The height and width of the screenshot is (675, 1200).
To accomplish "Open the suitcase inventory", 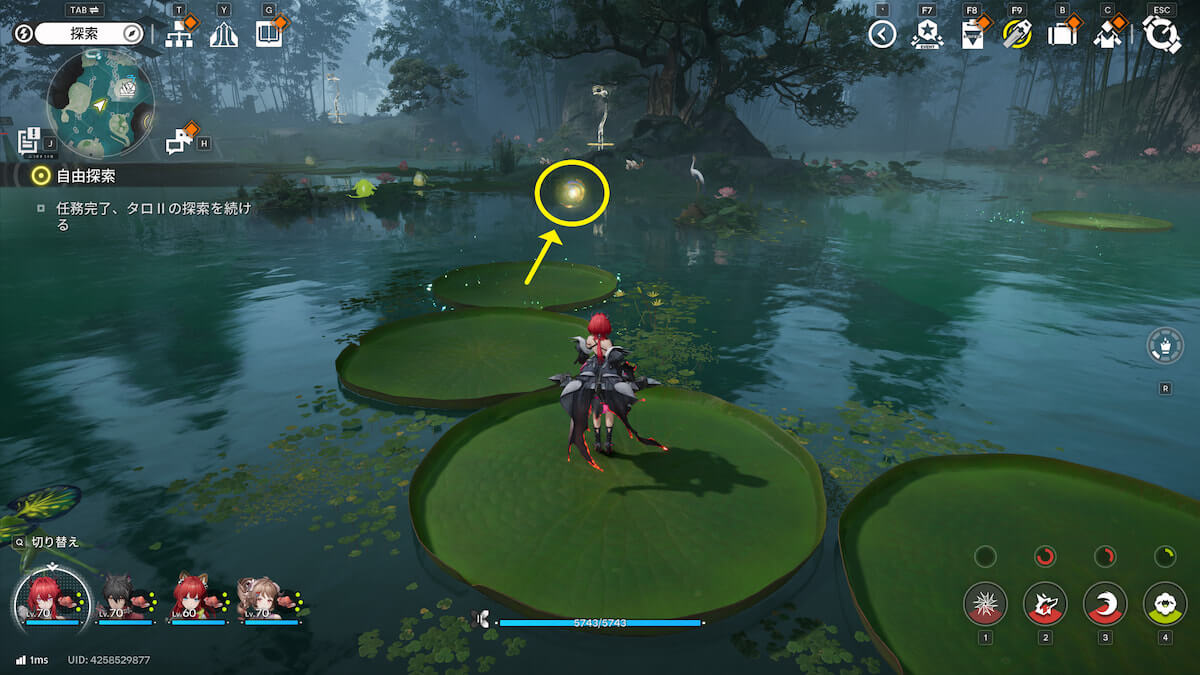I will pos(1061,35).
